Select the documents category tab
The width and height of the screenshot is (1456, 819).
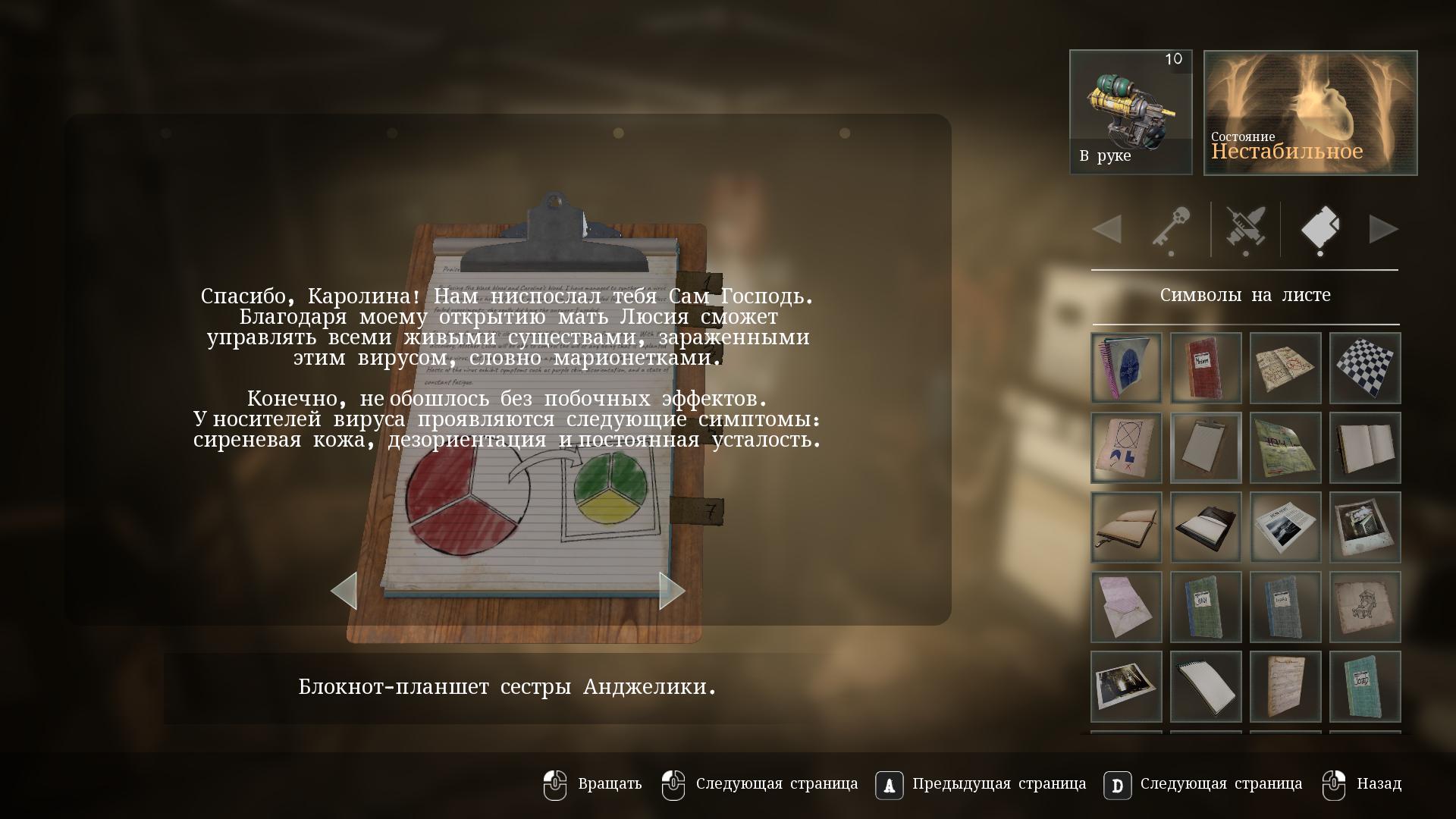[x=1319, y=229]
